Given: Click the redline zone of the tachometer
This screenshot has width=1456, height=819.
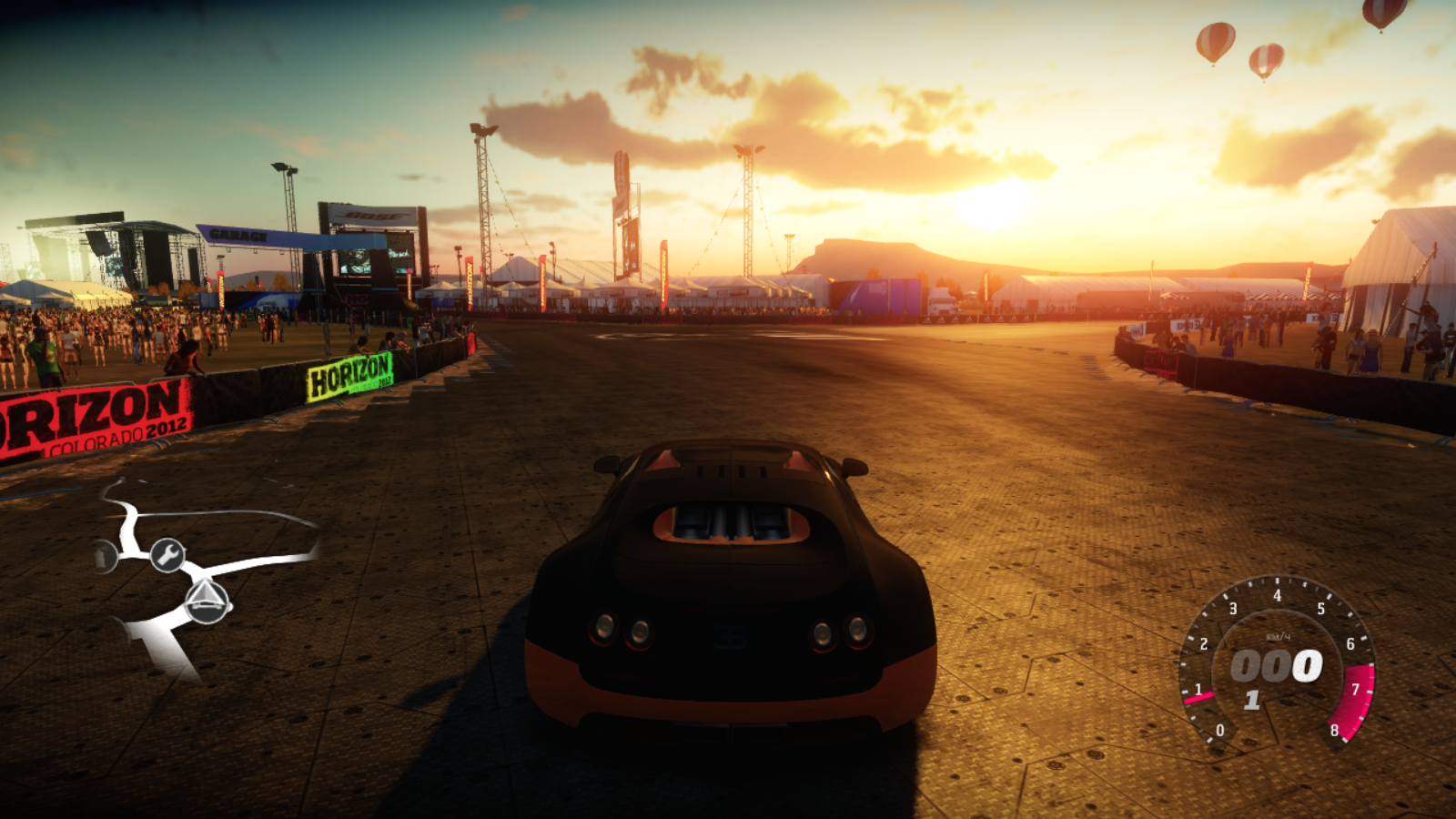Looking at the screenshot, I should pyautogui.click(x=1354, y=701).
